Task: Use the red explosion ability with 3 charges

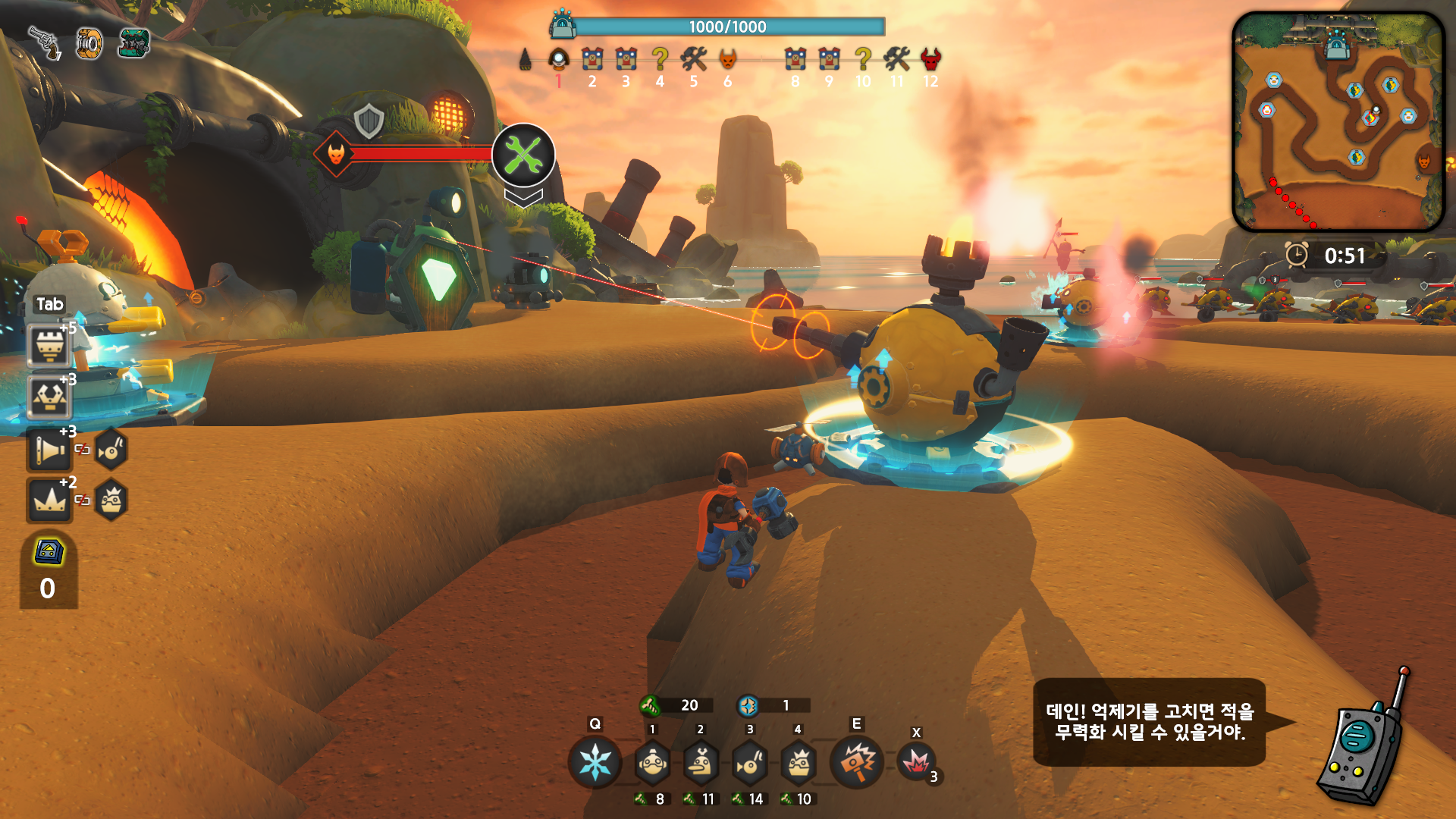Action: coord(916,762)
